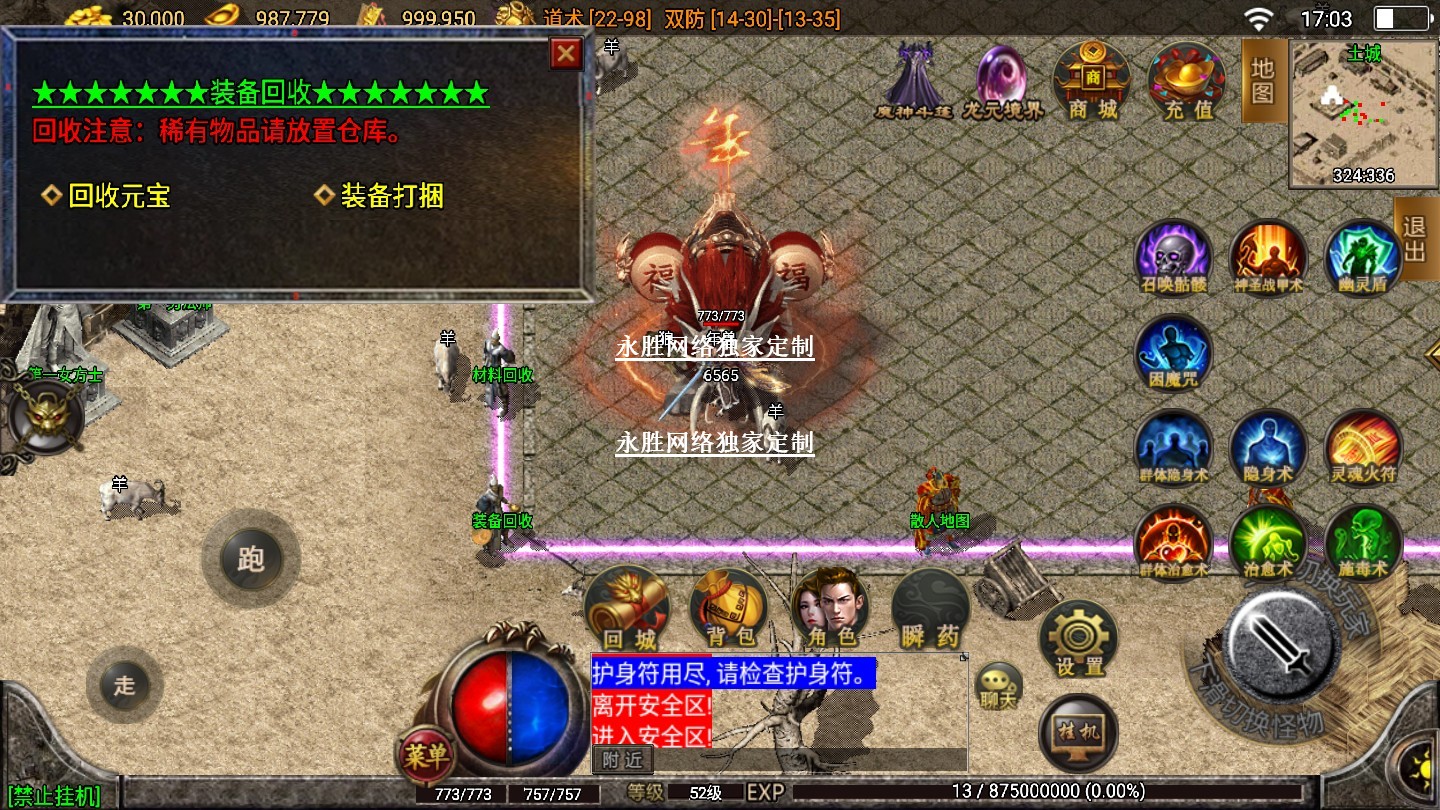Image resolution: width=1440 pixels, height=810 pixels.
Task: Open the 地图 map tab
Action: [x=1263, y=80]
